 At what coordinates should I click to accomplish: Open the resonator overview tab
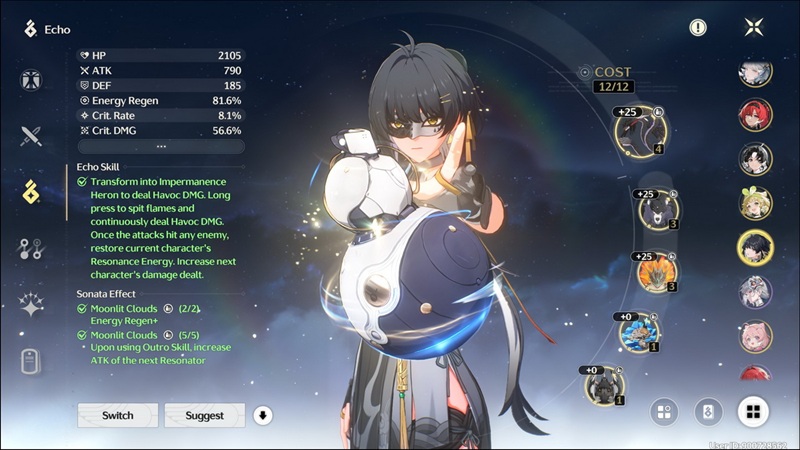pyautogui.click(x=31, y=81)
